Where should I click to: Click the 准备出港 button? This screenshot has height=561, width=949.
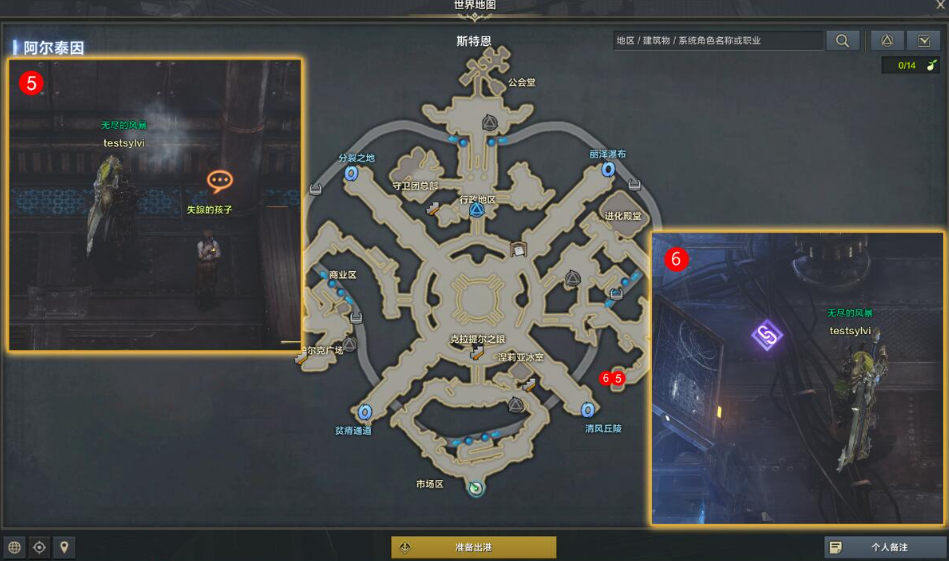[473, 547]
